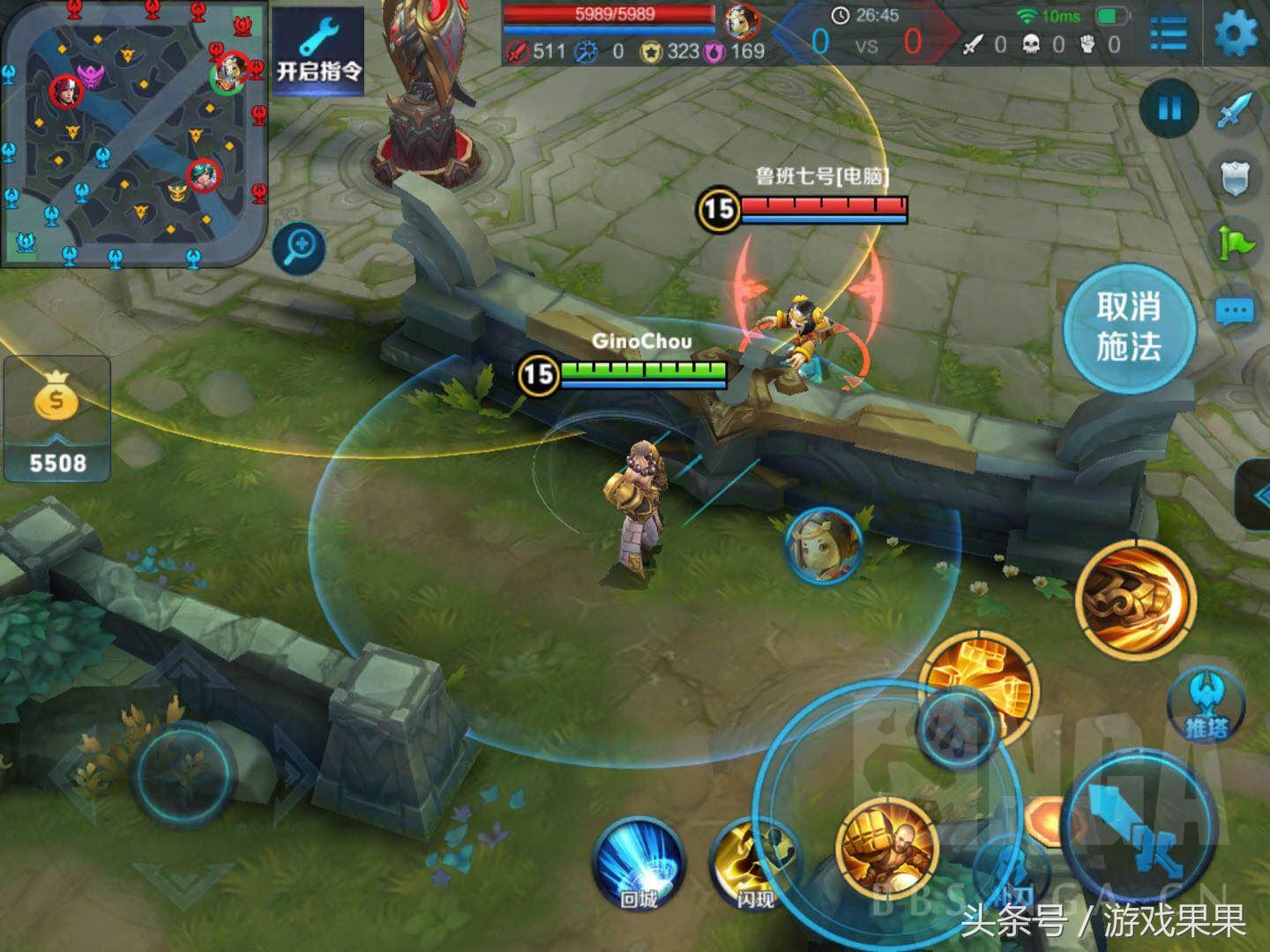
Task: Open the scoreboard list icon
Action: tap(1169, 33)
